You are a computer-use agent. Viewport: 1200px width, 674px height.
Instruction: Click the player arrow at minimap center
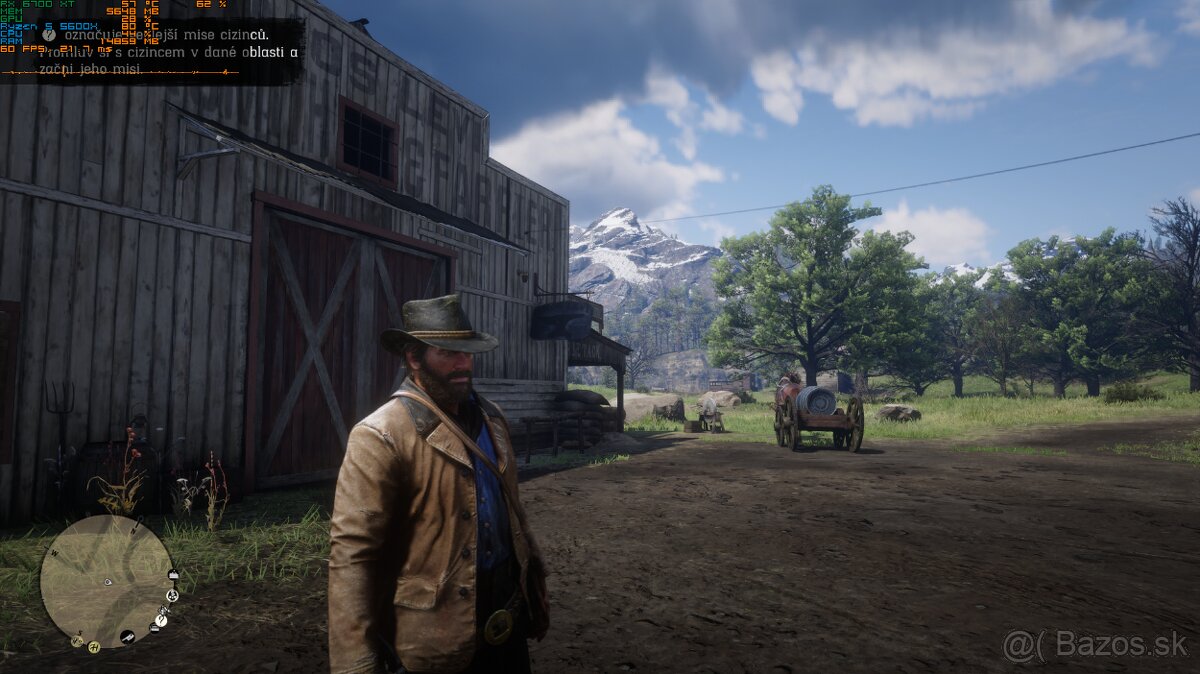pos(108,581)
